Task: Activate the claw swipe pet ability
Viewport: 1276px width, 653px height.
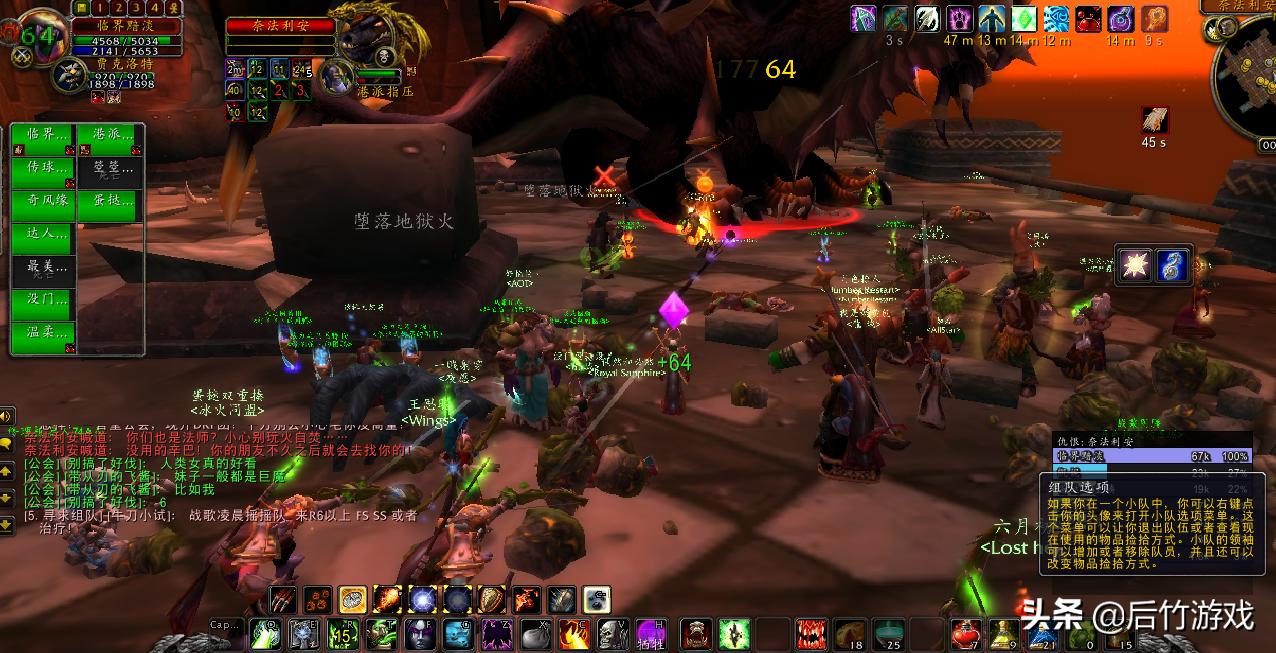Action: click(284, 599)
